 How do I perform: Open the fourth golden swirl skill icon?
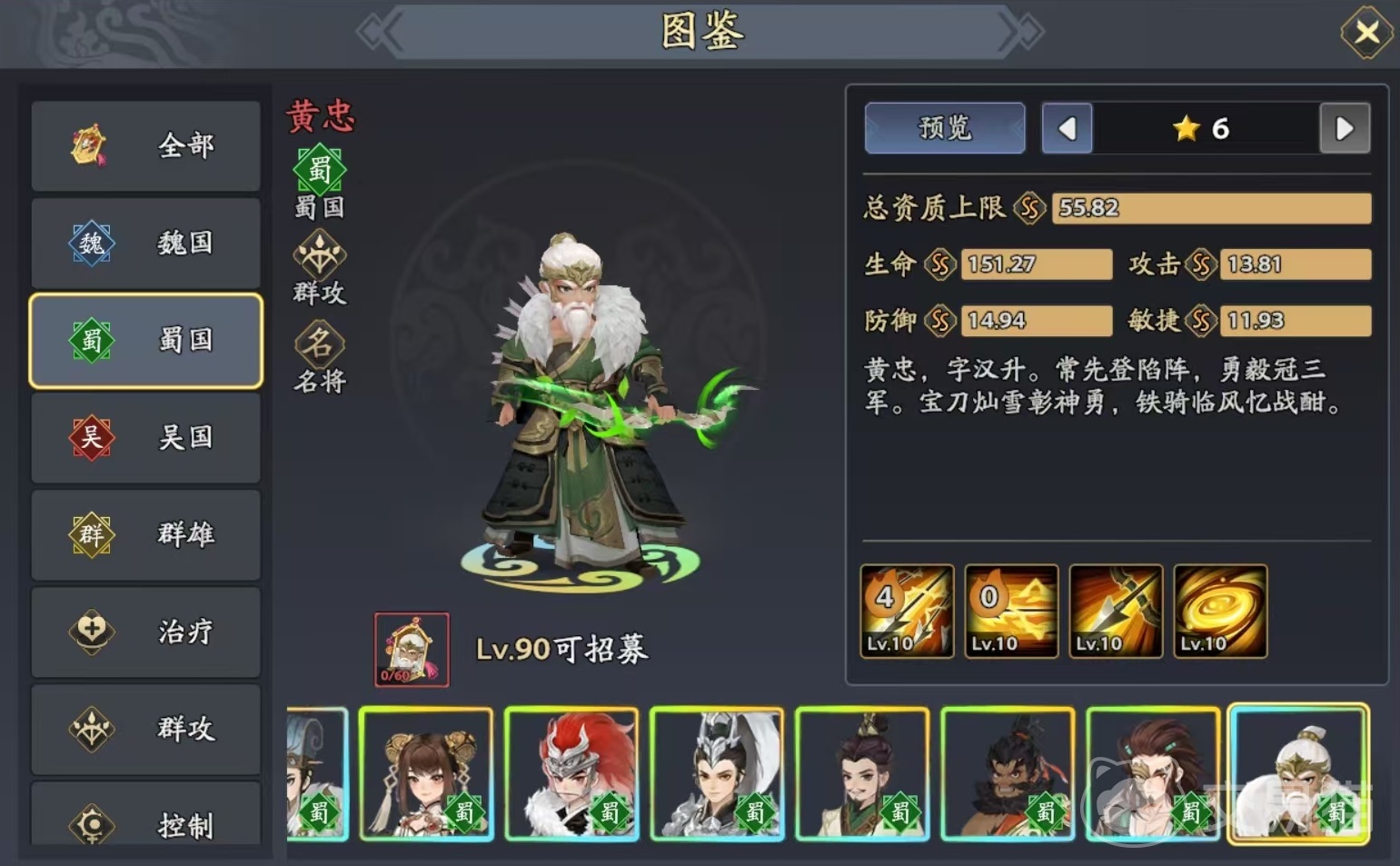pyautogui.click(x=1219, y=611)
